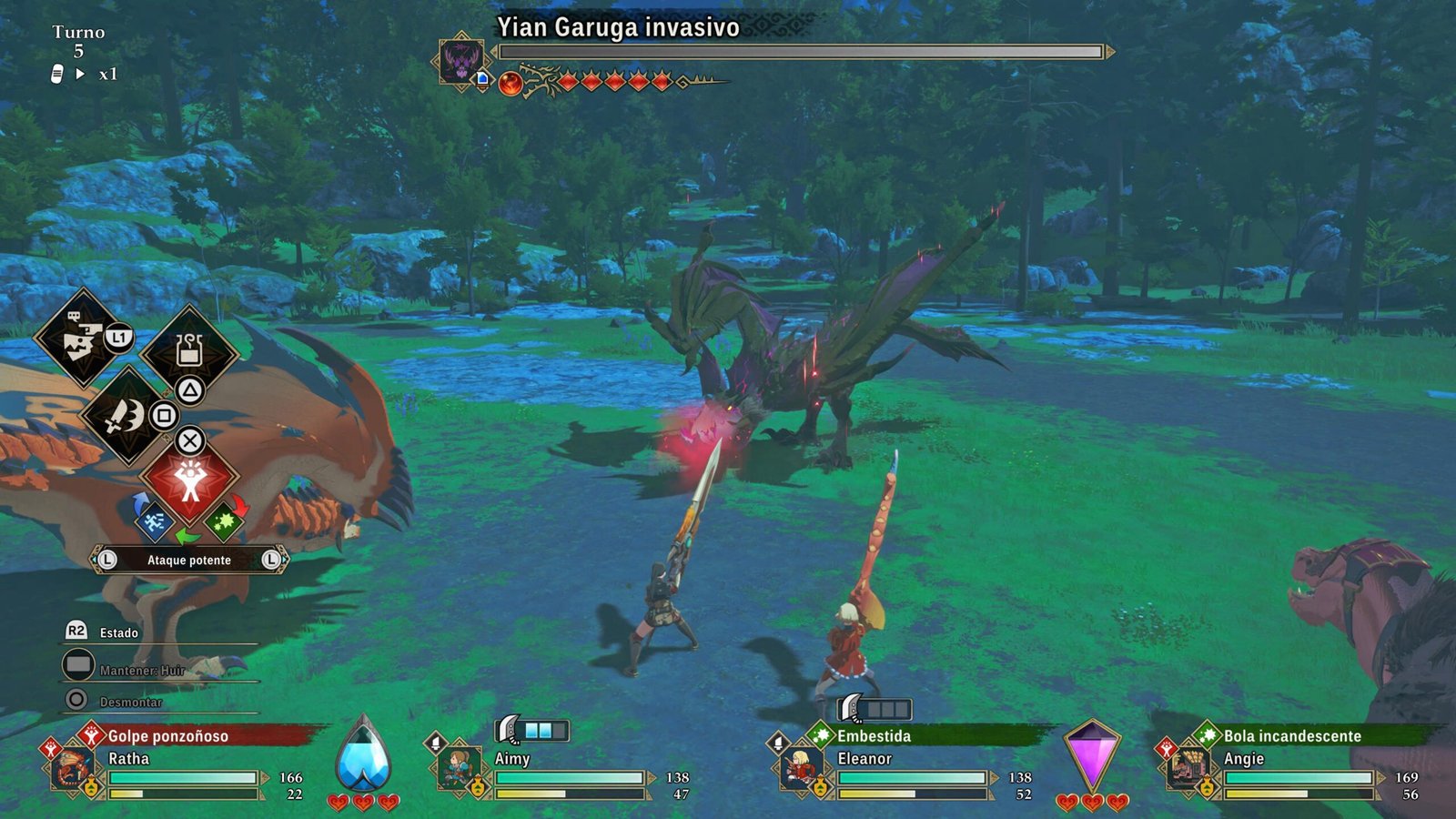Image resolution: width=1456 pixels, height=819 pixels.
Task: Switch to the blue speed attack type
Action: 155,522
